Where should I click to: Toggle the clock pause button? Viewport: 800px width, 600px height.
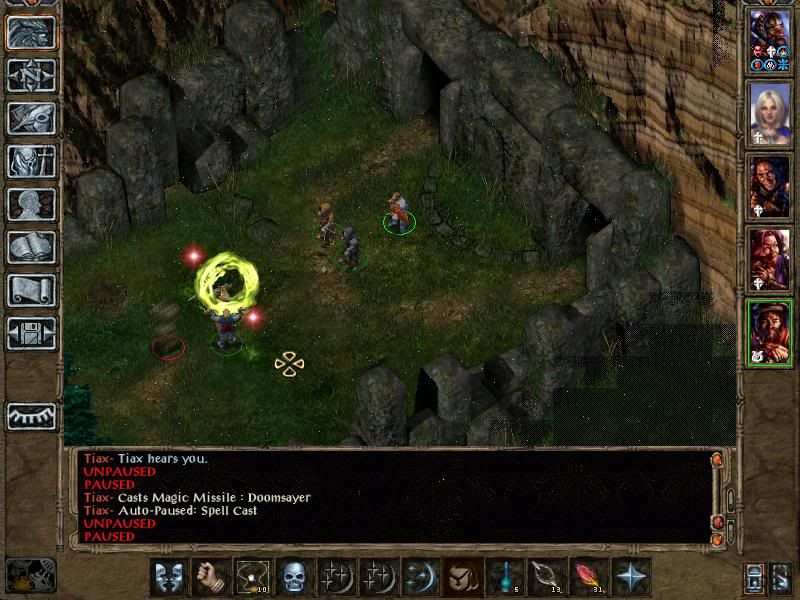(x=31, y=575)
